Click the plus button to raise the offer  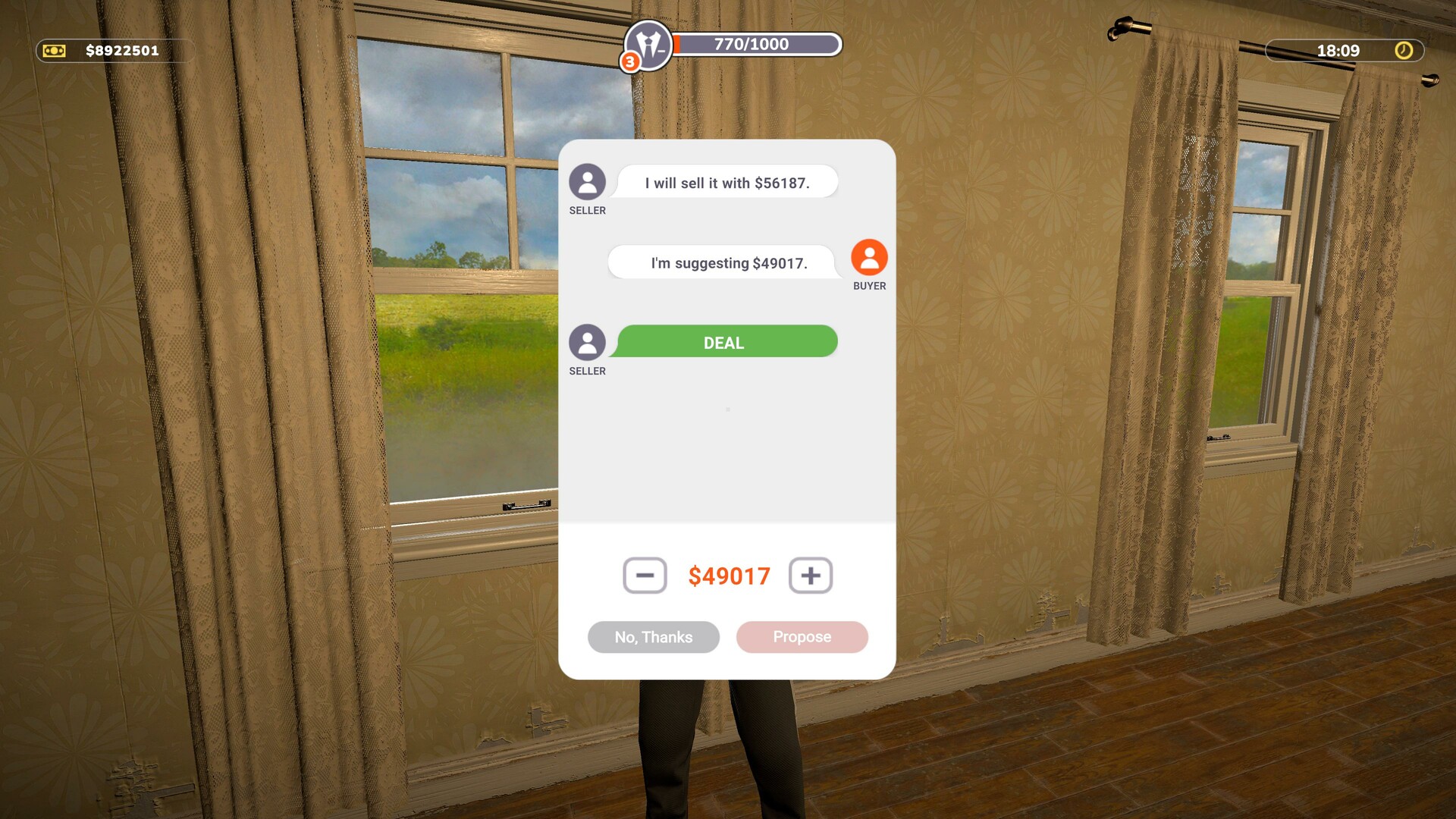(811, 576)
